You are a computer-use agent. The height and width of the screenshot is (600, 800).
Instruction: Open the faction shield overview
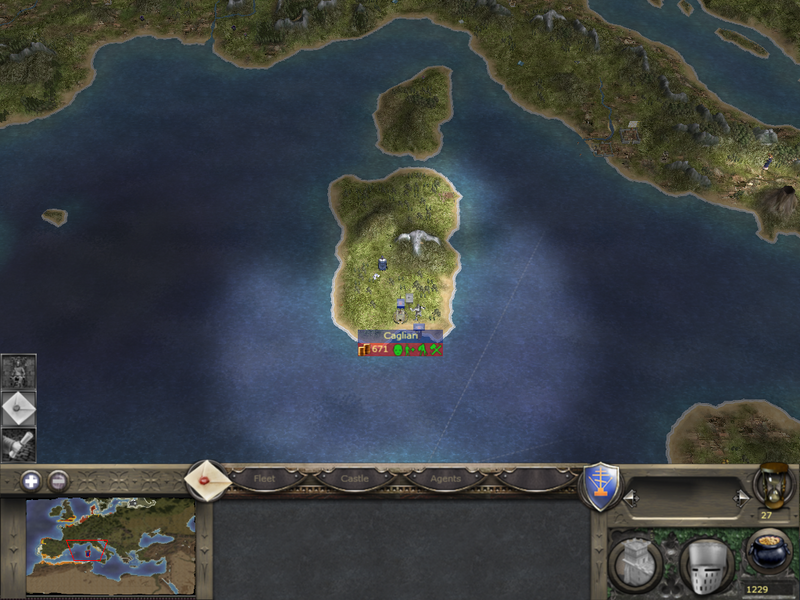pos(601,486)
